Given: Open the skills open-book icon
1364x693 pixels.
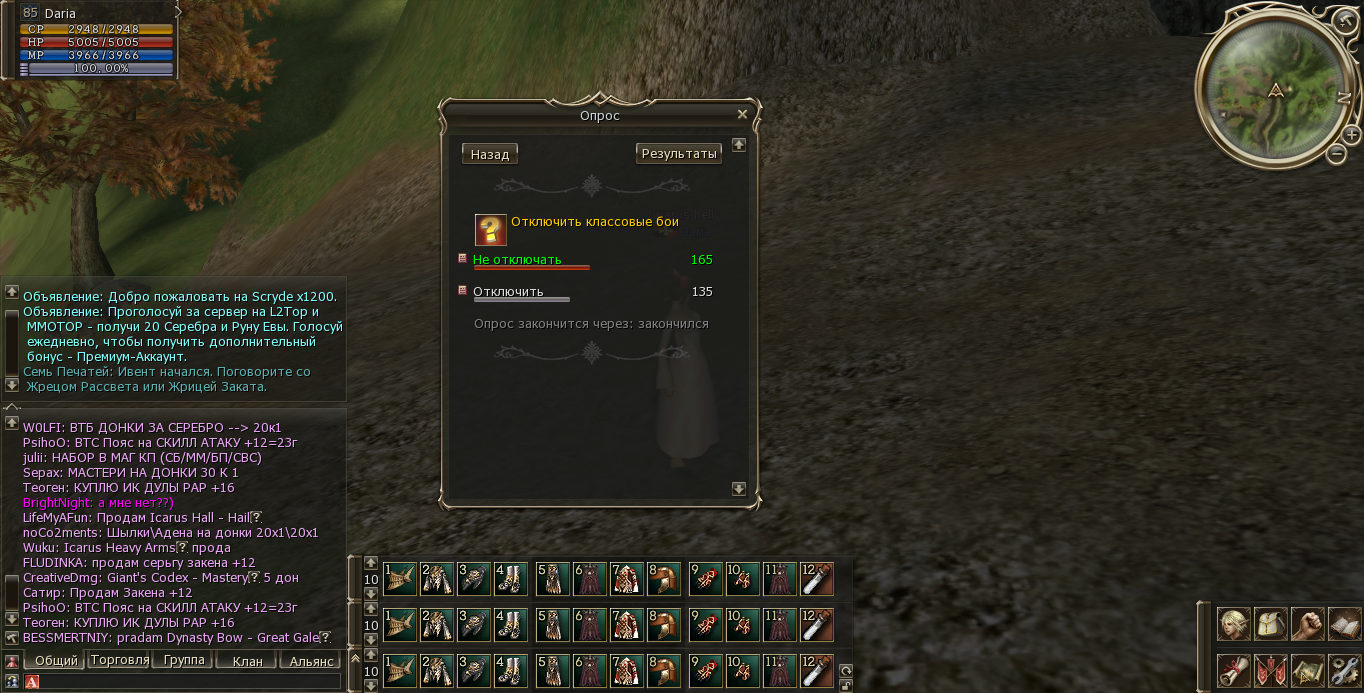Looking at the screenshot, I should [1344, 624].
